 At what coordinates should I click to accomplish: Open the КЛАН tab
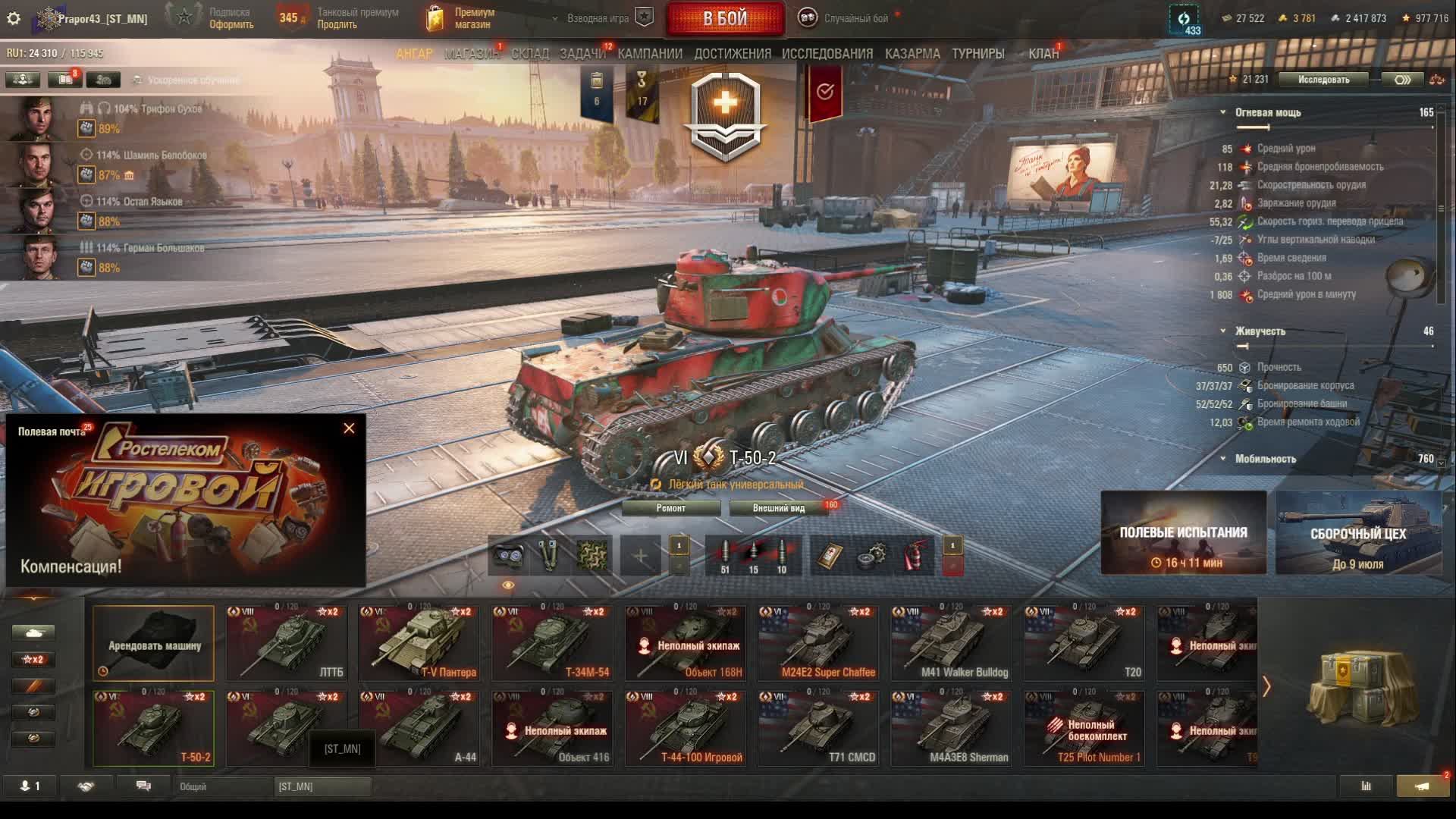click(1043, 54)
